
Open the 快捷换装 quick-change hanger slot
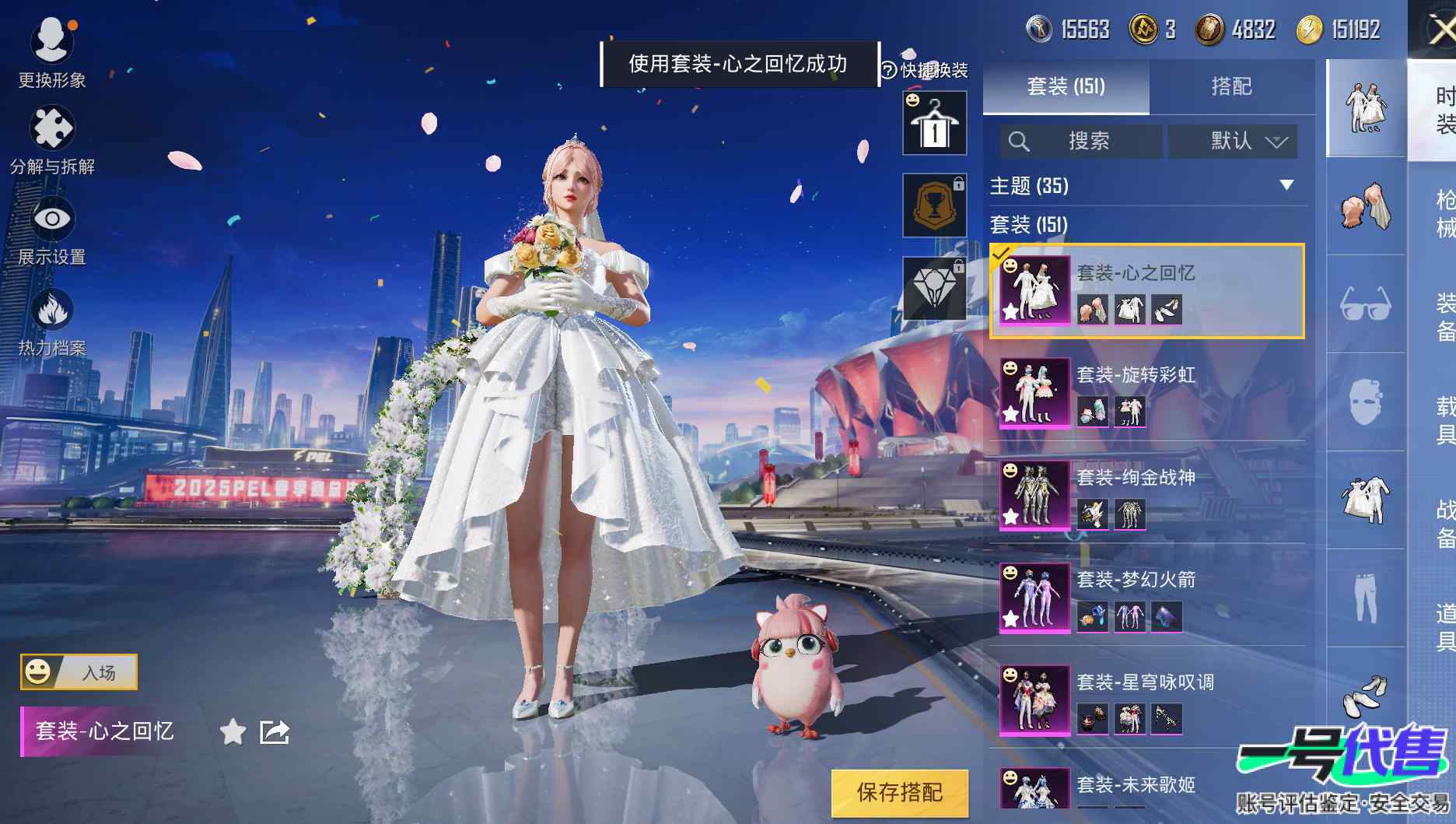934,124
